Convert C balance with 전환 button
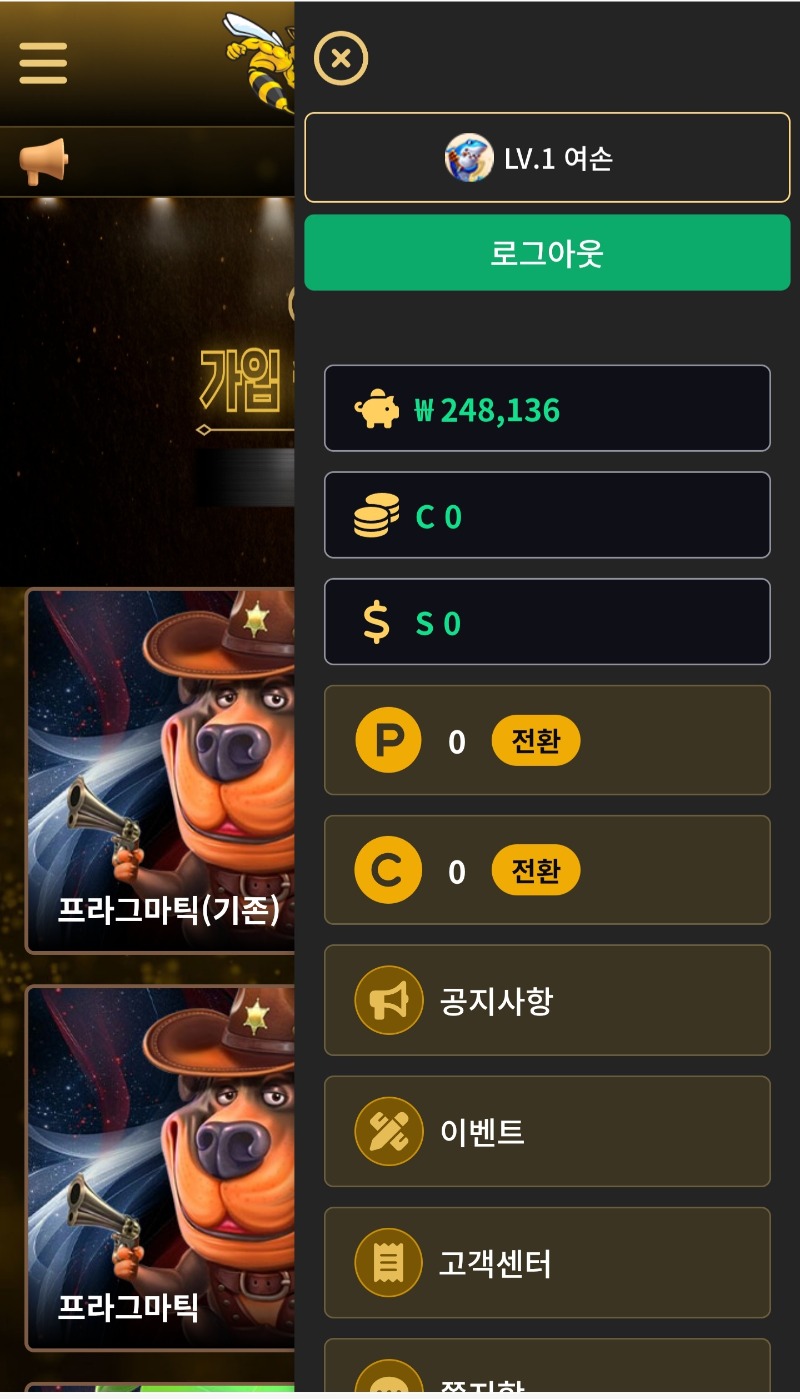 [x=535, y=871]
